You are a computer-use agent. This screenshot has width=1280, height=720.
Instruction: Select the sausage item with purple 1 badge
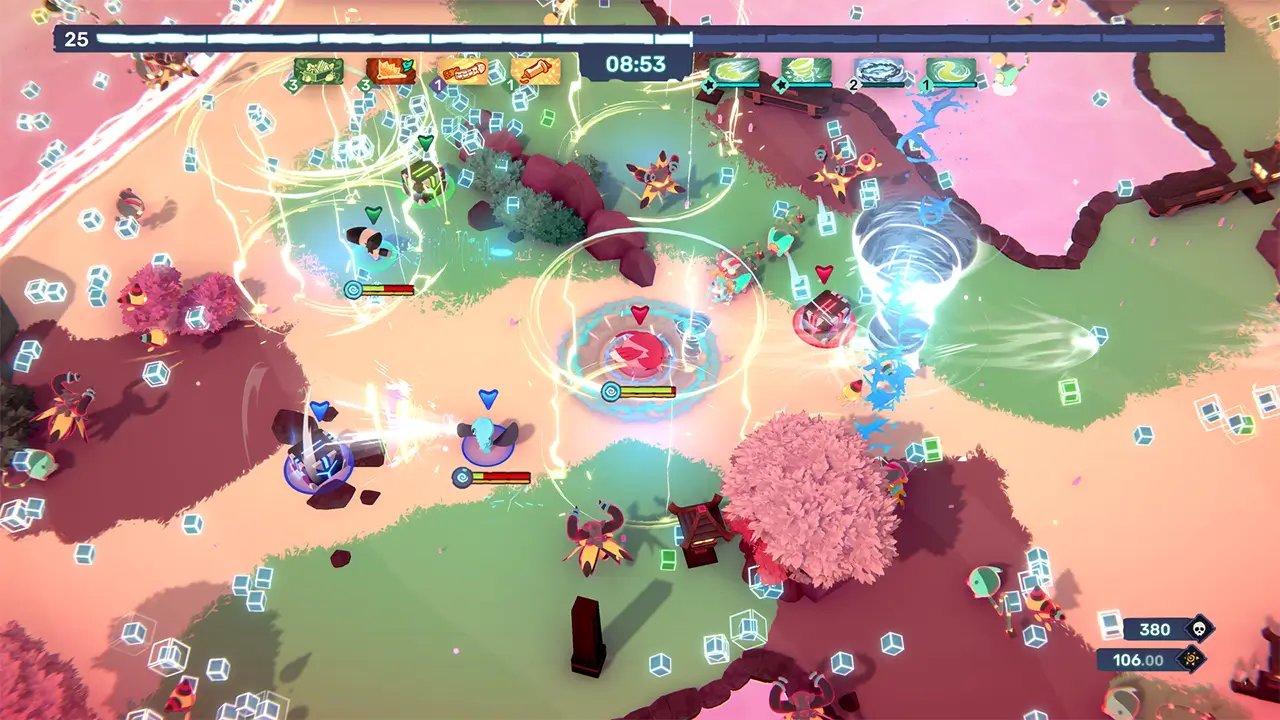tap(465, 70)
